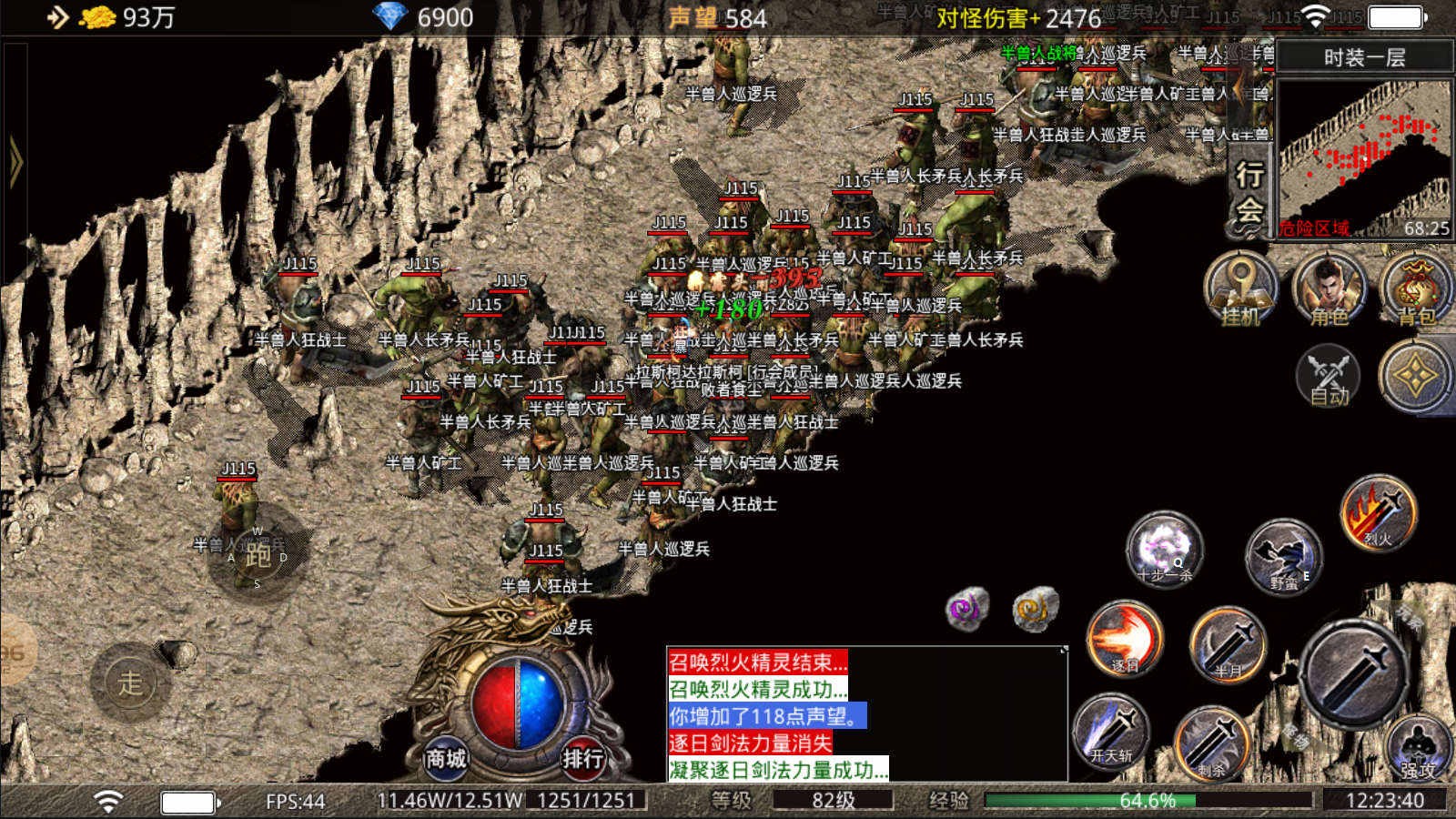Use the 开天斩 skill
Viewport: 1456px width, 819px height.
[x=1111, y=731]
